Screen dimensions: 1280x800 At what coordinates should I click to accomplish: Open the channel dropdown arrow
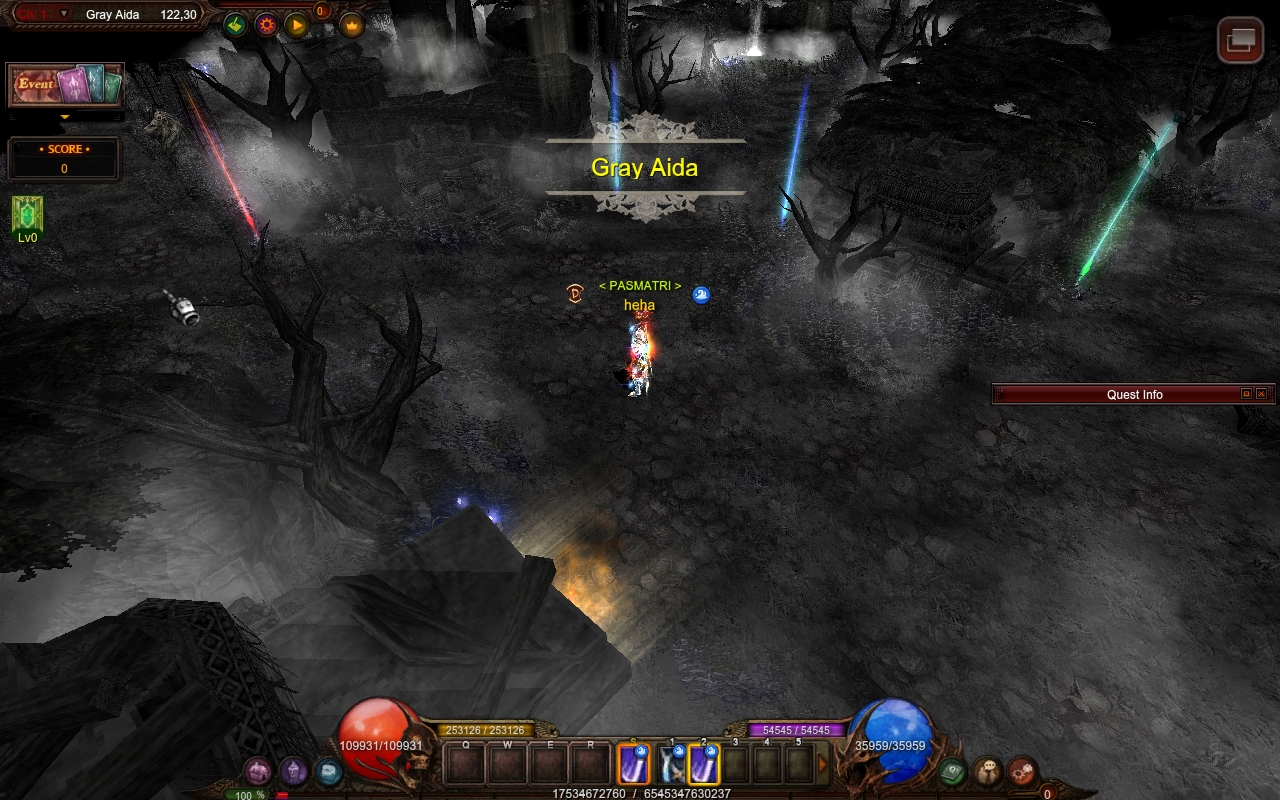click(x=64, y=14)
